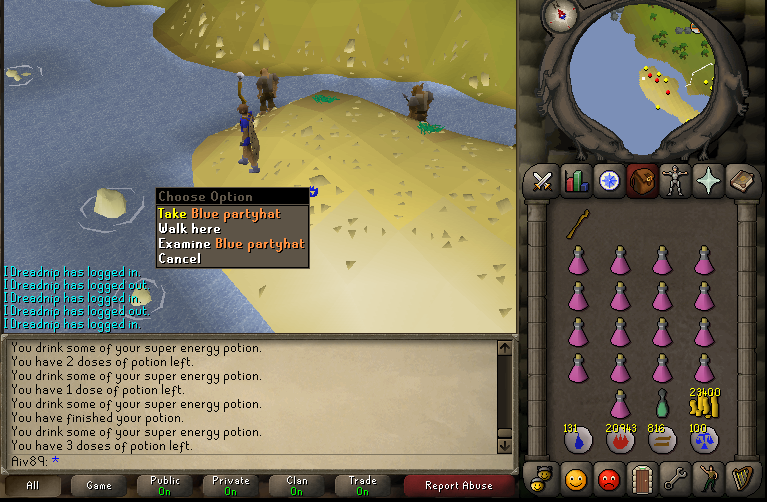Click the compass above the minimap
Viewport: 767px width, 502px height.
tap(559, 13)
